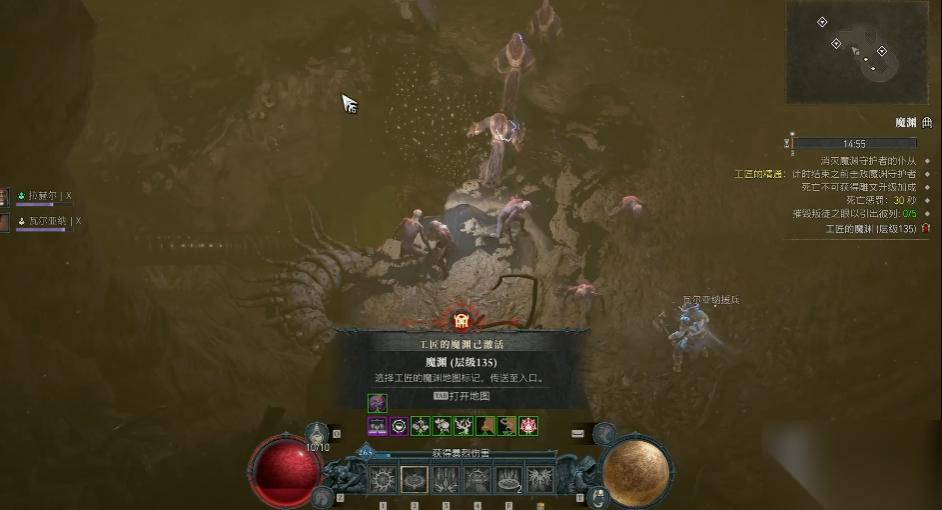
Task: Select the highlighted second skill slot
Action: 414,479
